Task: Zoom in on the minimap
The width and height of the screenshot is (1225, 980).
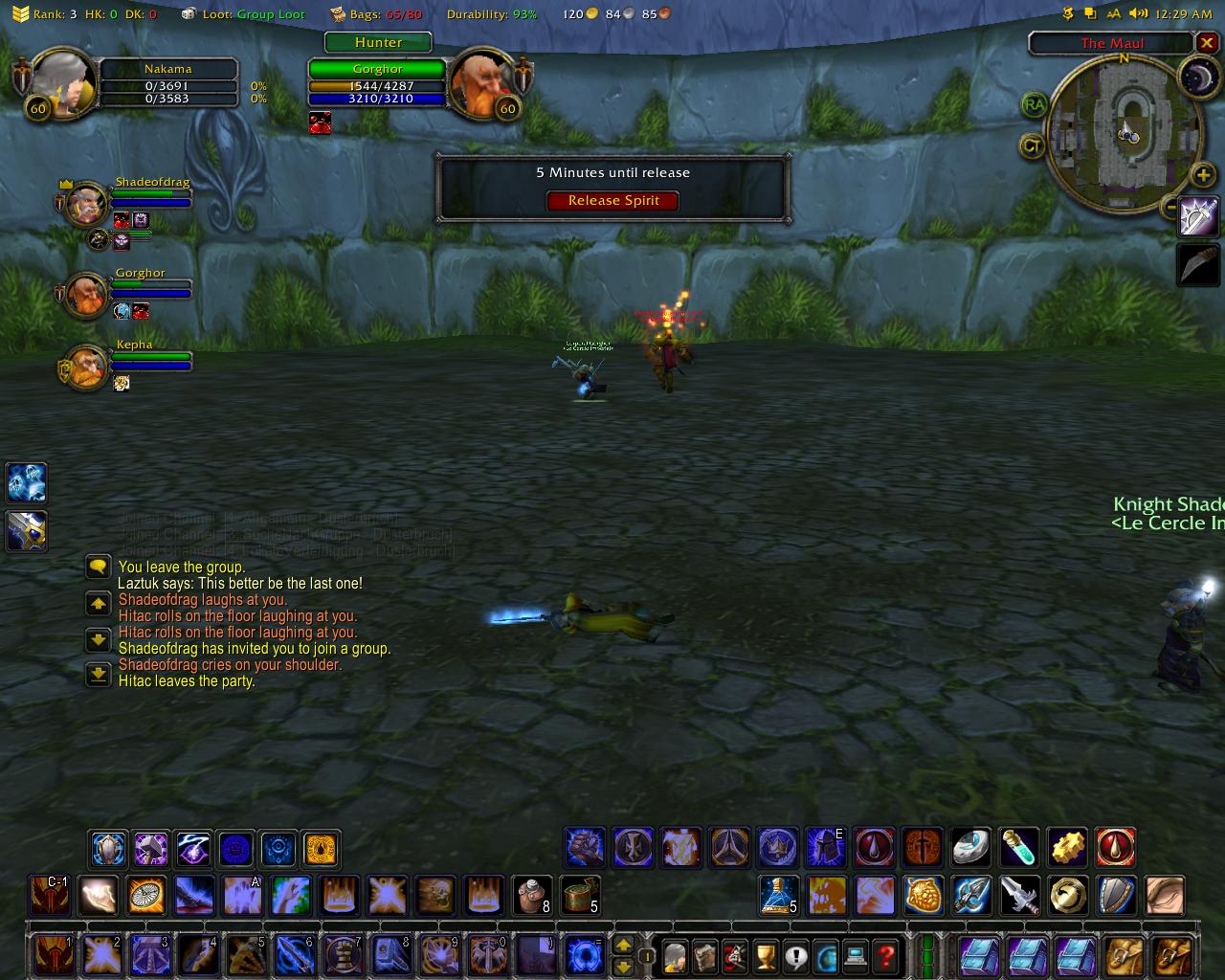Action: tap(1203, 175)
